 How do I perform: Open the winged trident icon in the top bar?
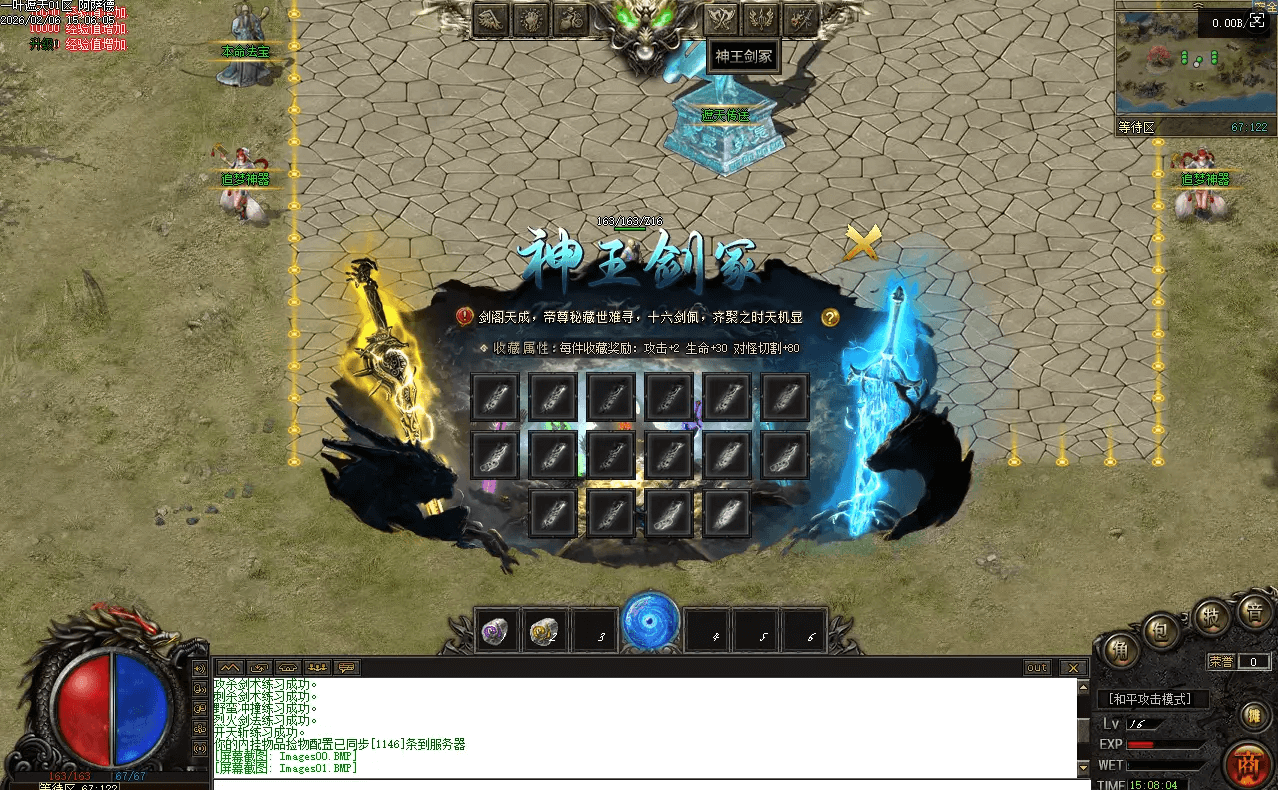tap(761, 19)
